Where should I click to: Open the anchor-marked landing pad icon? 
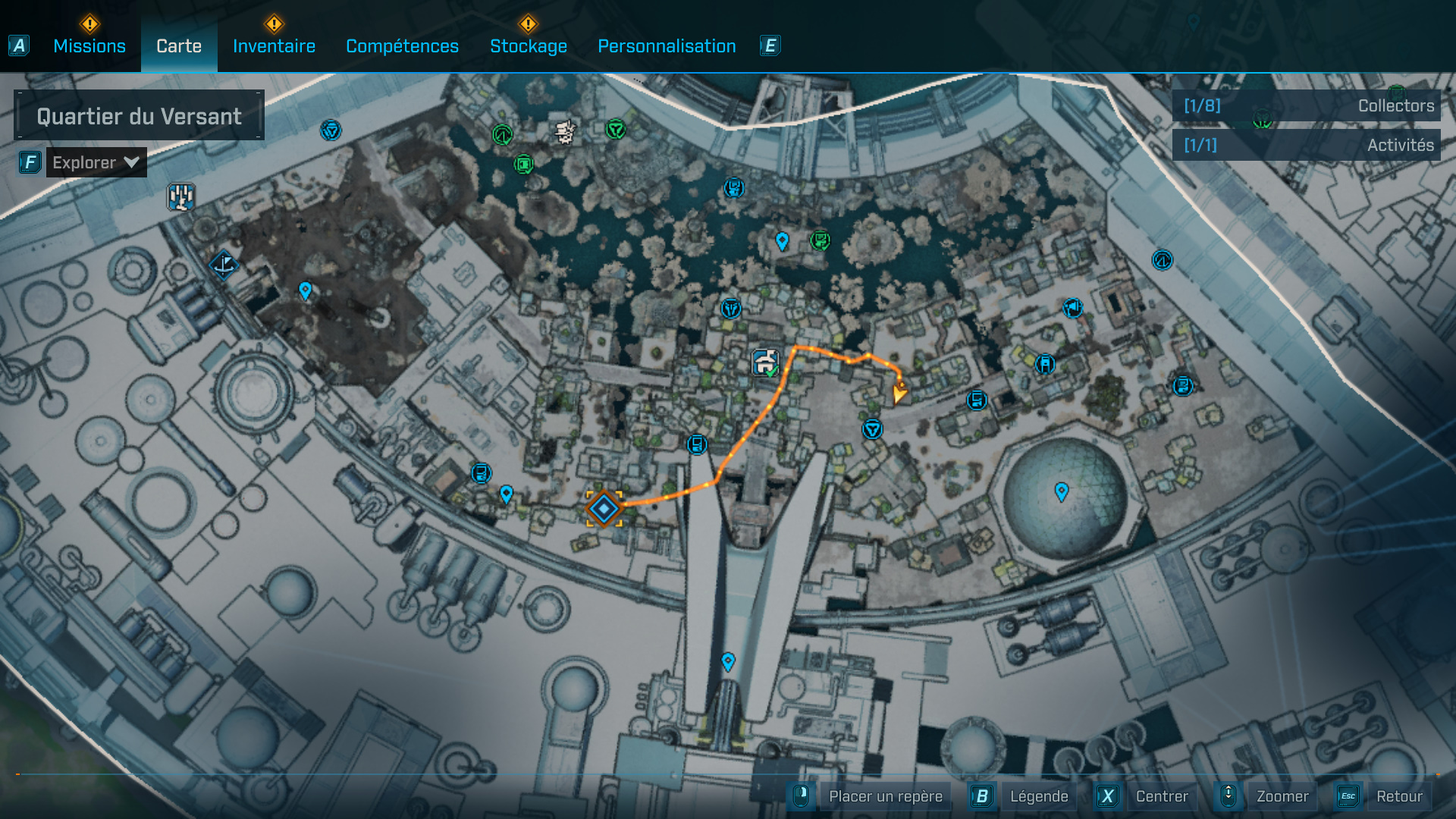point(223,265)
